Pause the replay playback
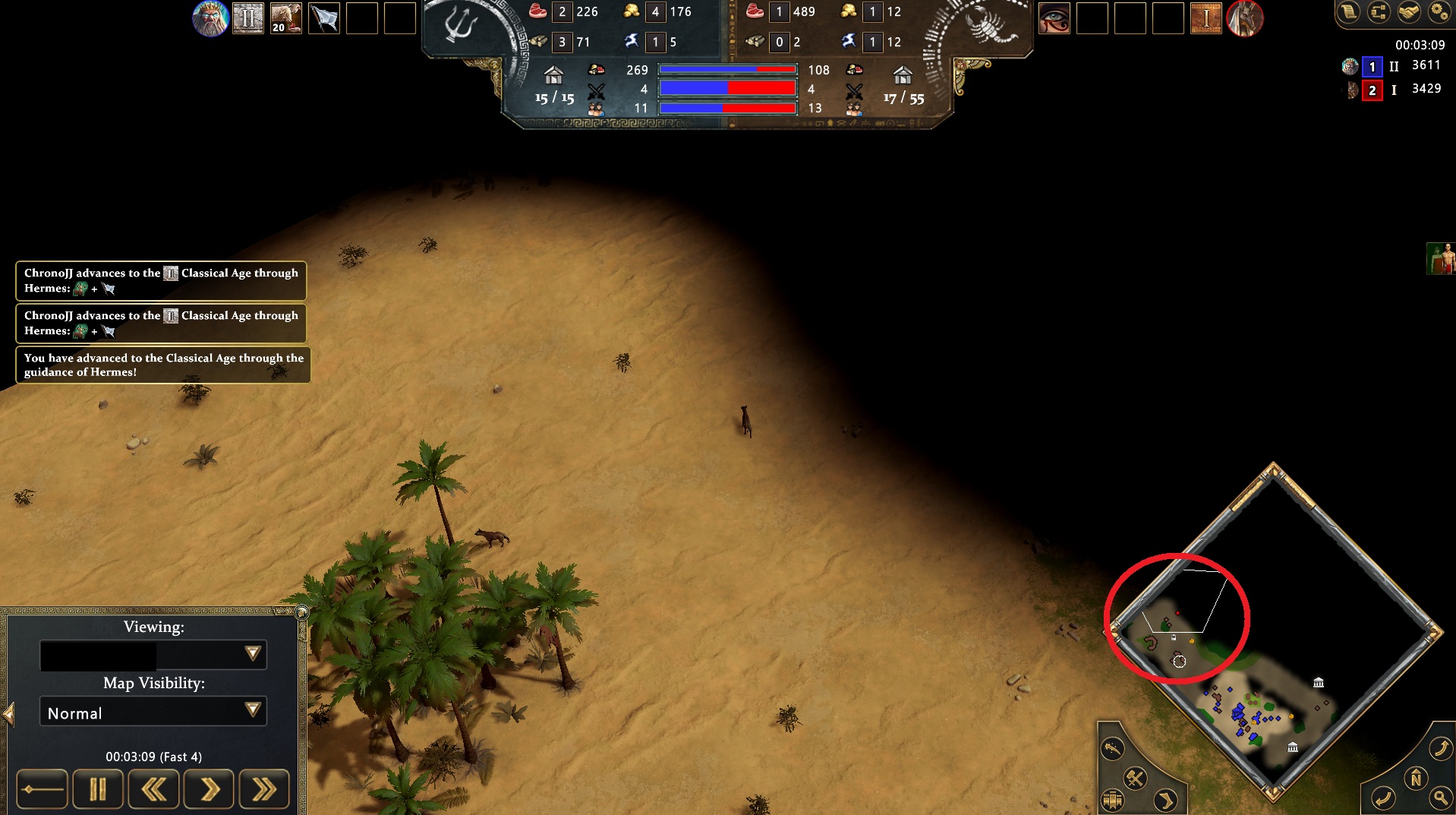1456x815 pixels. 97,790
